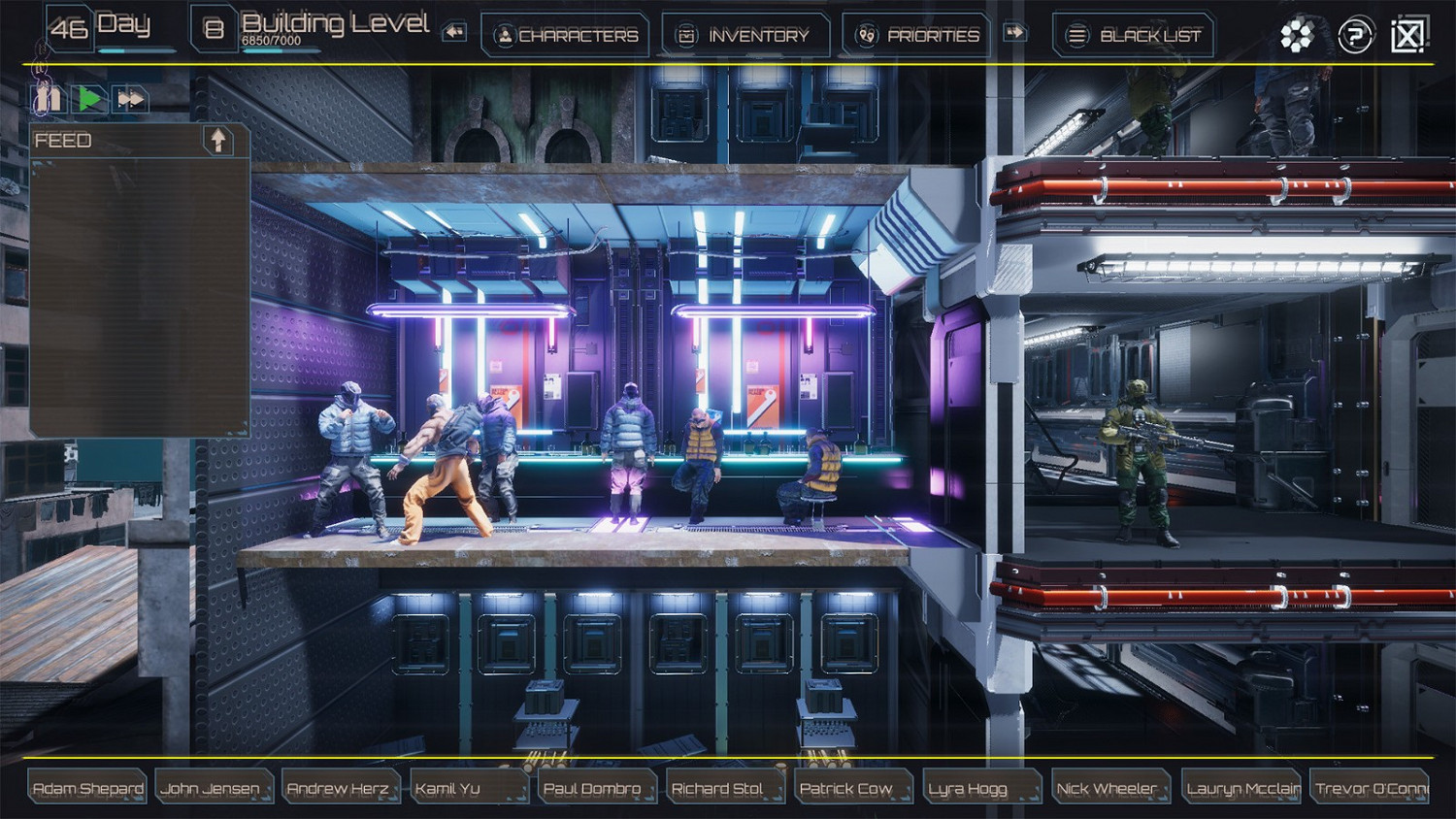Screen dimensions: 1456x819
Task: Open the help question mark icon
Action: pos(1355,34)
